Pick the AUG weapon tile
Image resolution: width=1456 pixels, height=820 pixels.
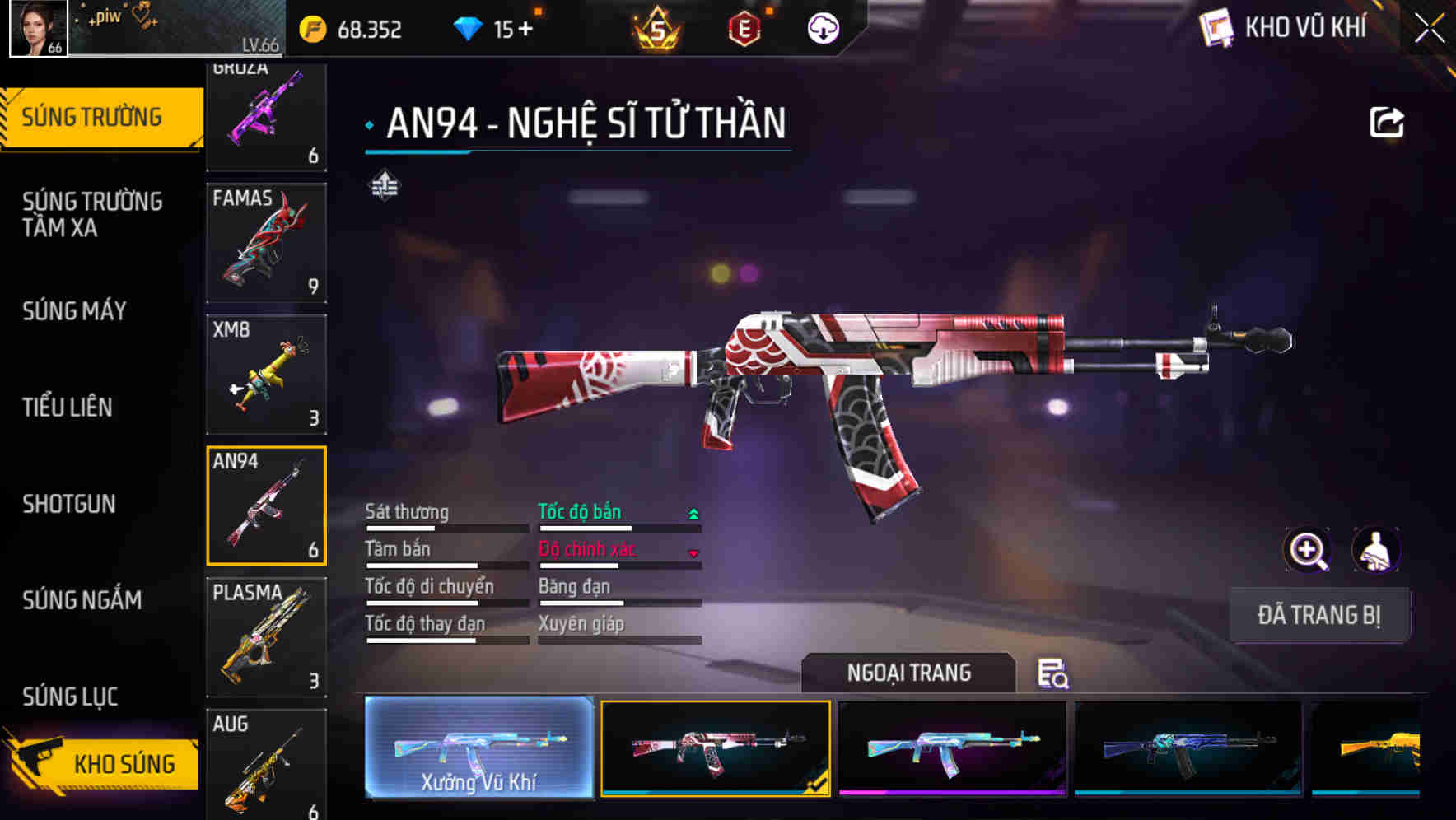(266, 764)
